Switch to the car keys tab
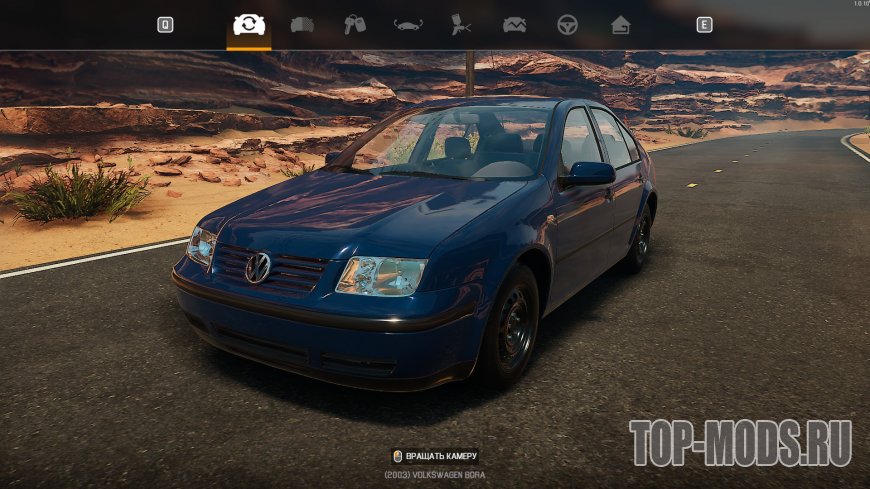Screen dimensions: 870x489 pyautogui.click(x=355, y=25)
